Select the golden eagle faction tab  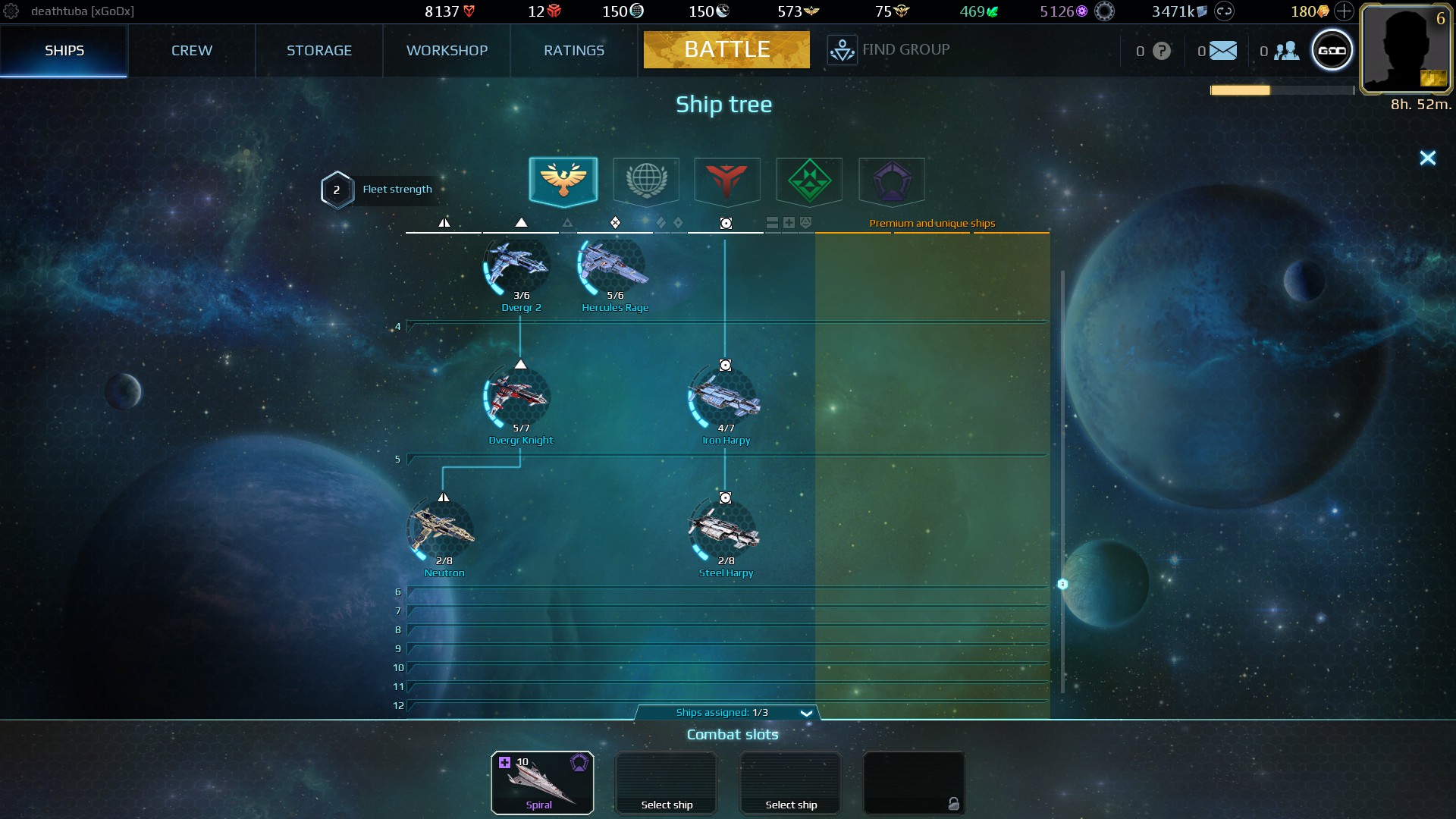[563, 180]
